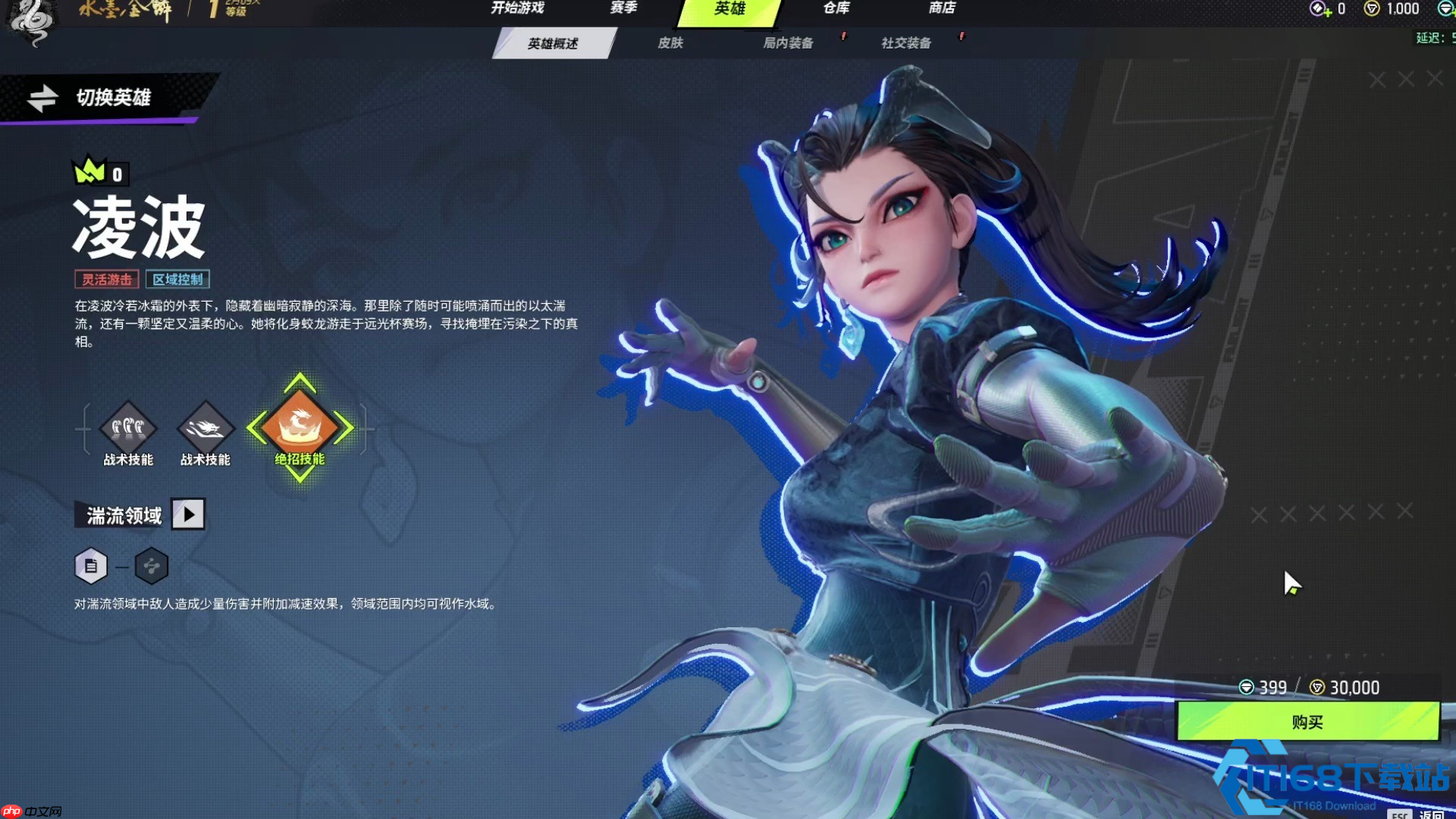Viewport: 1456px width, 819px height.
Task: View the 社交装备 sub-tab
Action: tap(906, 43)
